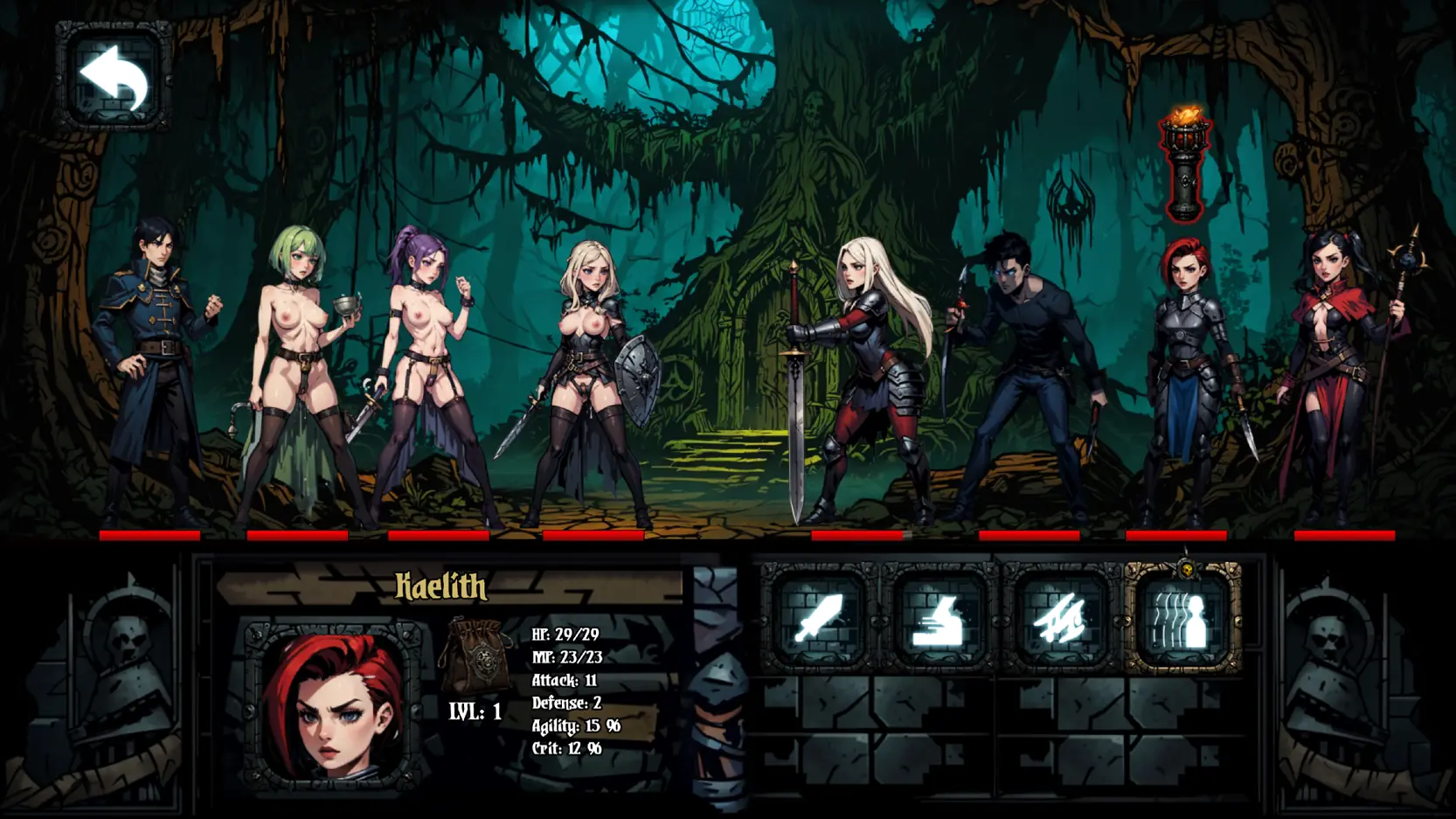Open the leather satchel inventory
Image resolution: width=1456 pixels, height=819 pixels.
pyautogui.click(x=477, y=657)
